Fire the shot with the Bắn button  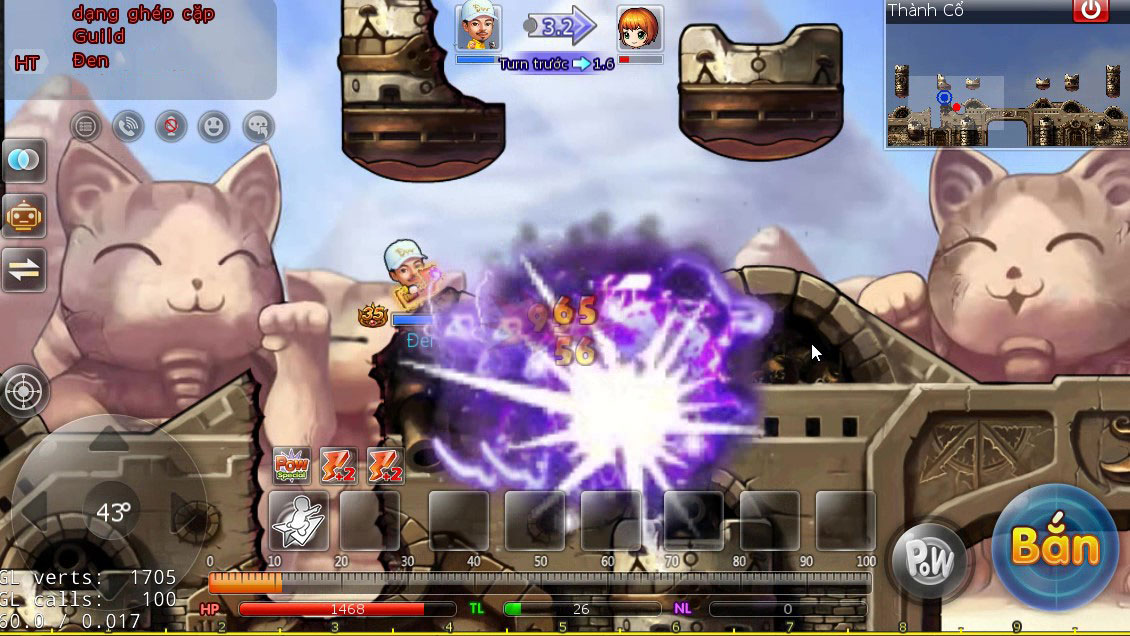[1055, 546]
